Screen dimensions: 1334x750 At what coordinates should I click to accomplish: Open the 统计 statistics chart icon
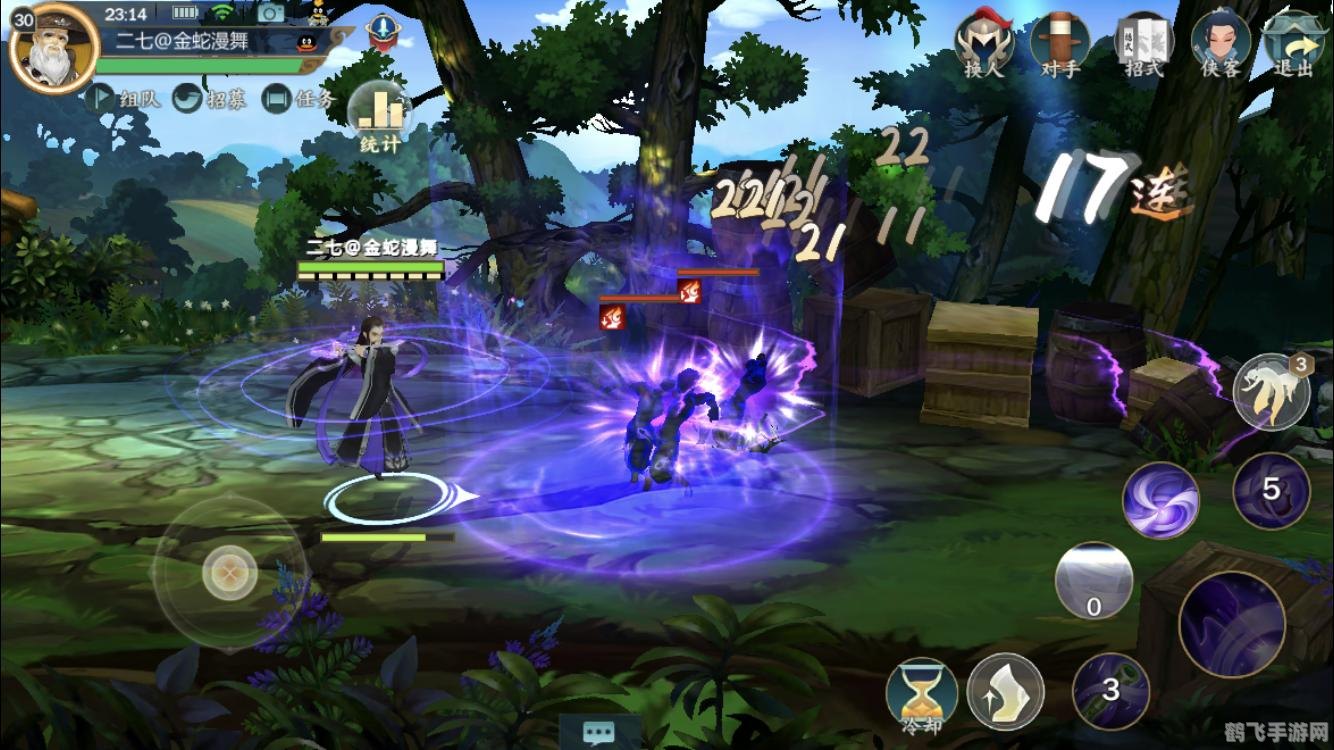coord(380,115)
